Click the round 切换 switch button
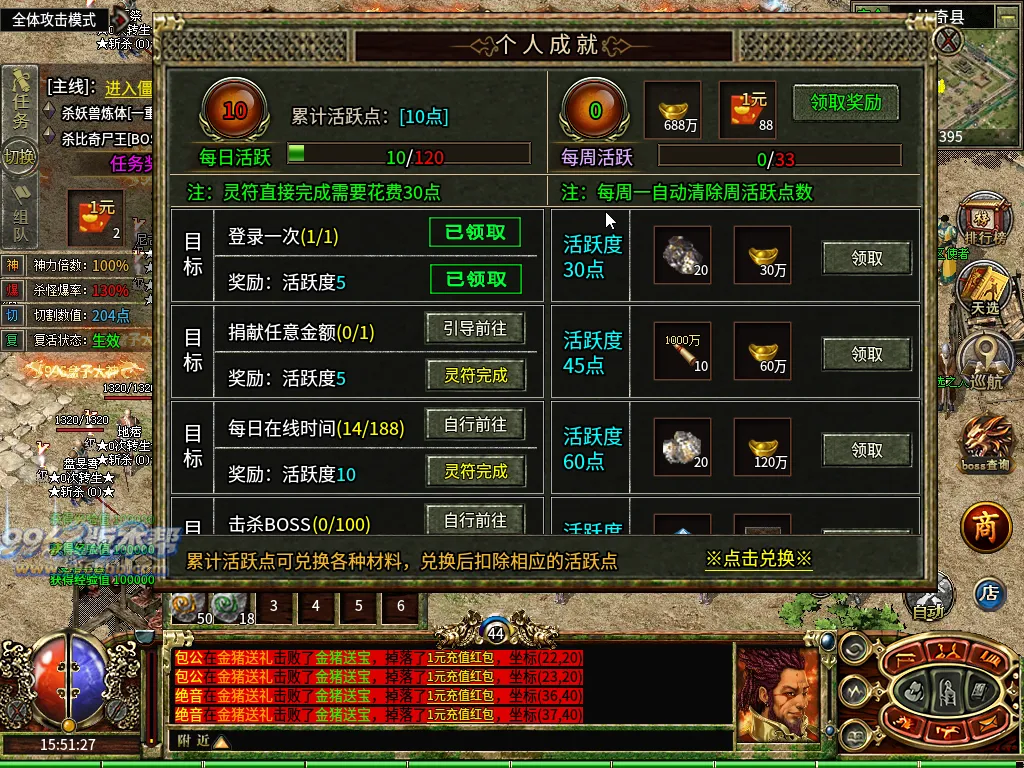The width and height of the screenshot is (1024, 768). click(19, 157)
